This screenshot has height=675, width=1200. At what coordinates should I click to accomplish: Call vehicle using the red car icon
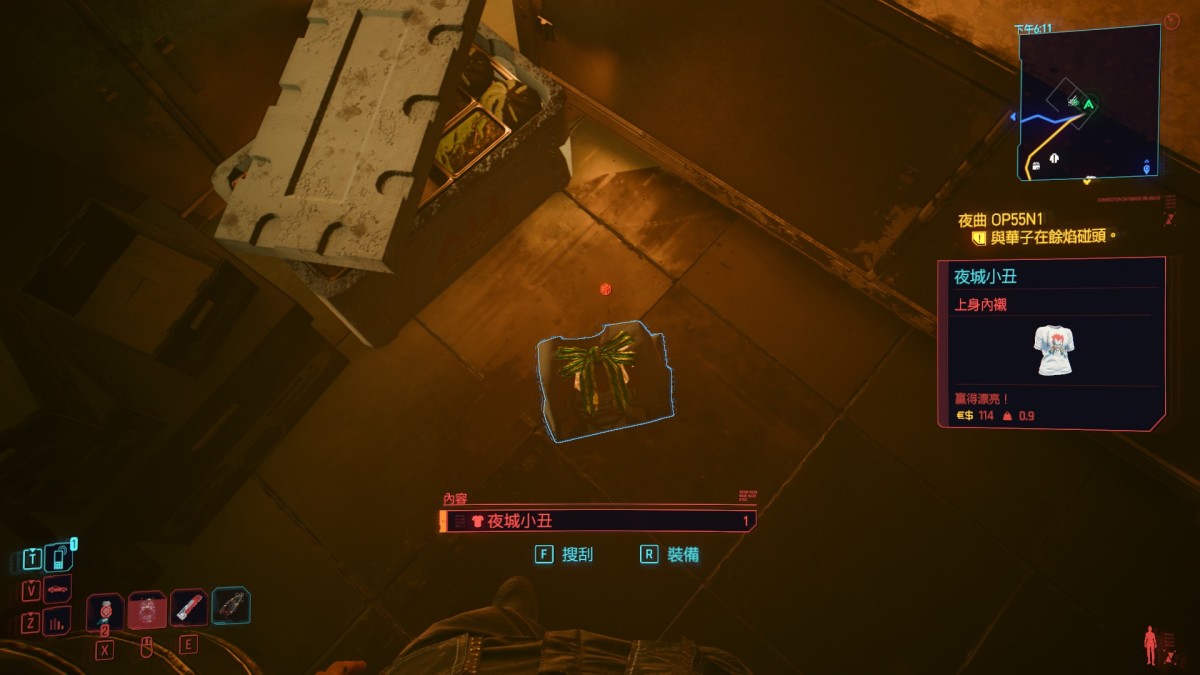coord(58,590)
